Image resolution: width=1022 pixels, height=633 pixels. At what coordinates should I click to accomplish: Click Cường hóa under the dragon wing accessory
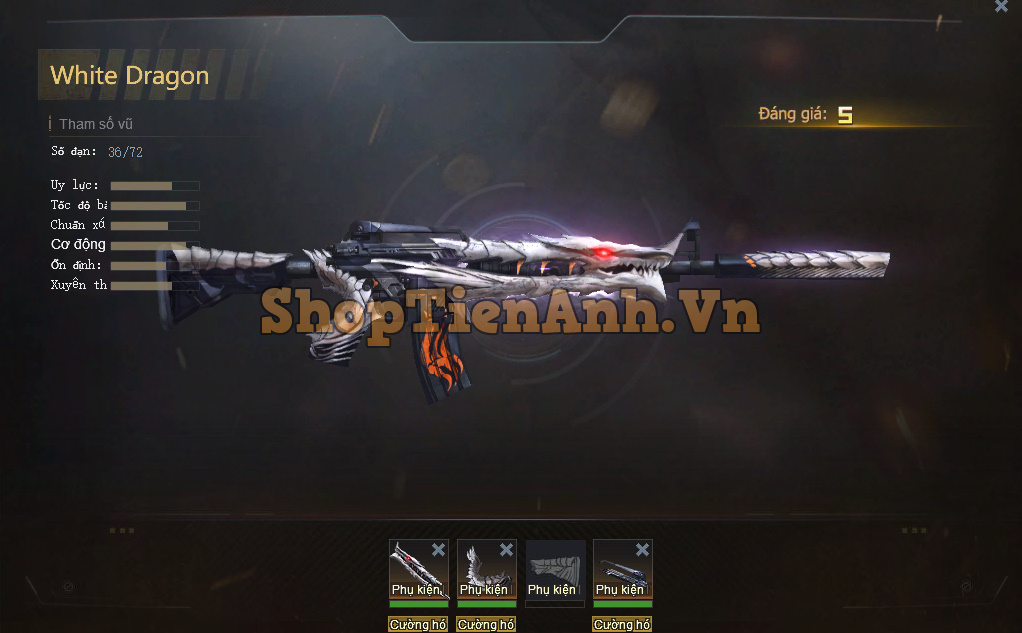(486, 624)
